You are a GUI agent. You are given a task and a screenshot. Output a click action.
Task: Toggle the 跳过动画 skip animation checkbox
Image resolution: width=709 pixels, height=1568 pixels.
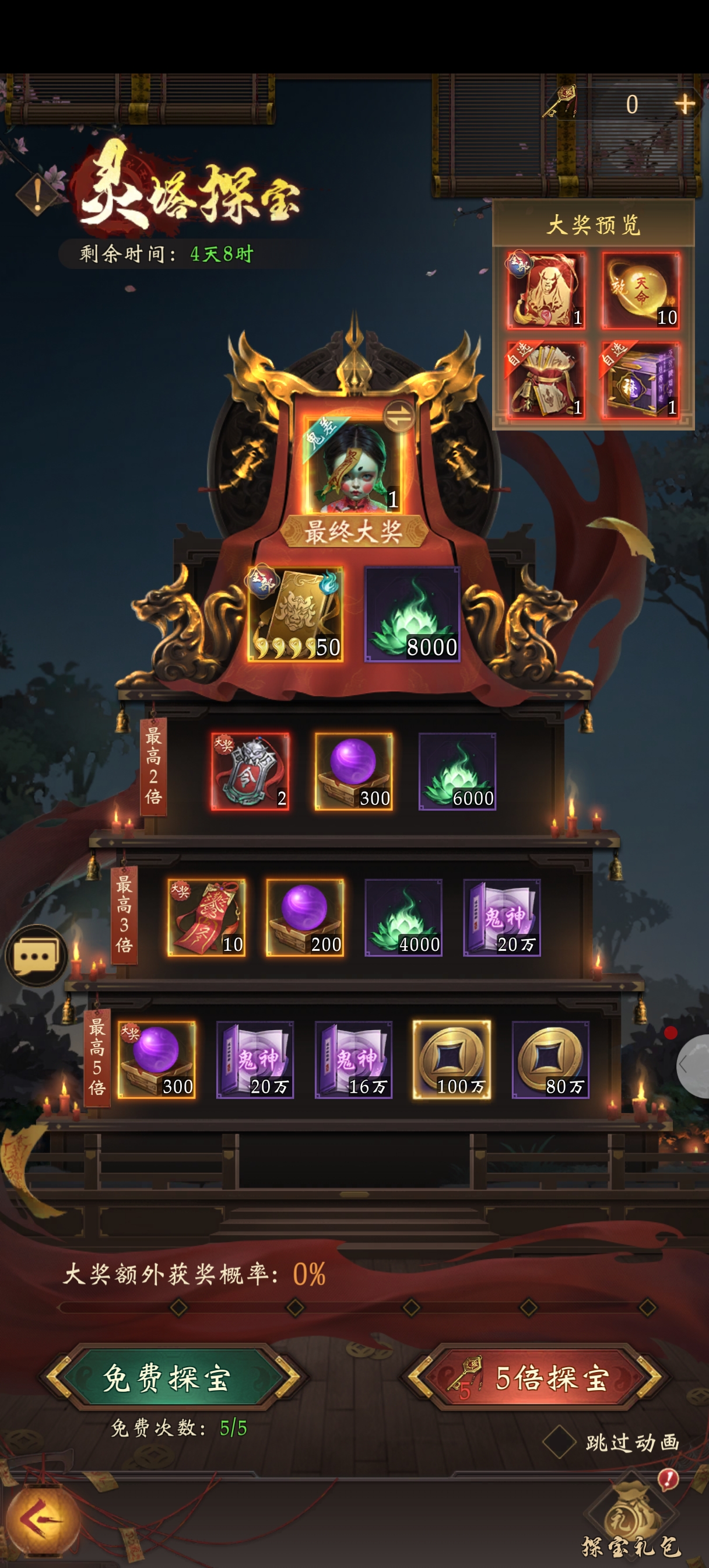click(x=559, y=1442)
